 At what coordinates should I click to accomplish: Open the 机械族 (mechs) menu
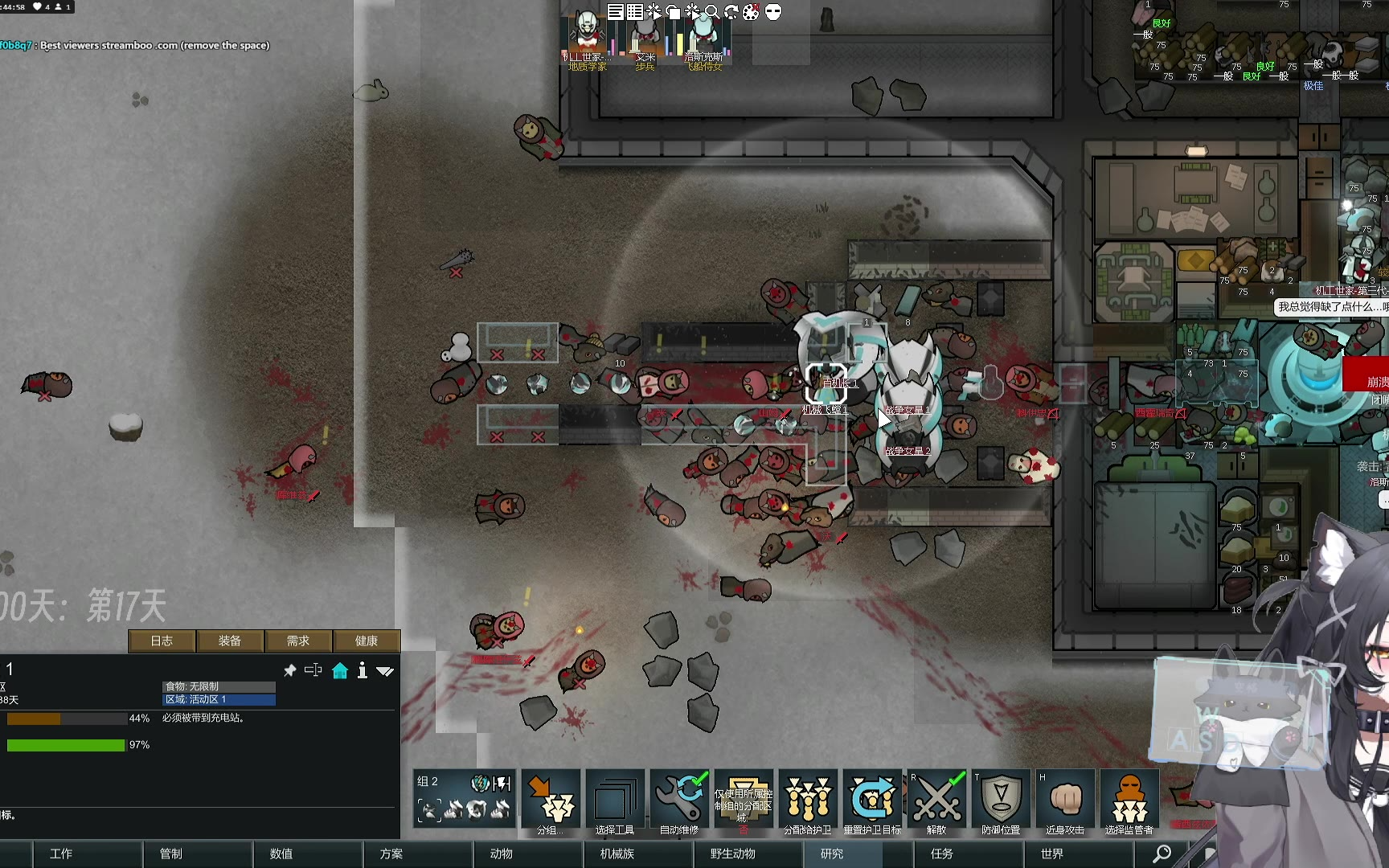click(617, 854)
